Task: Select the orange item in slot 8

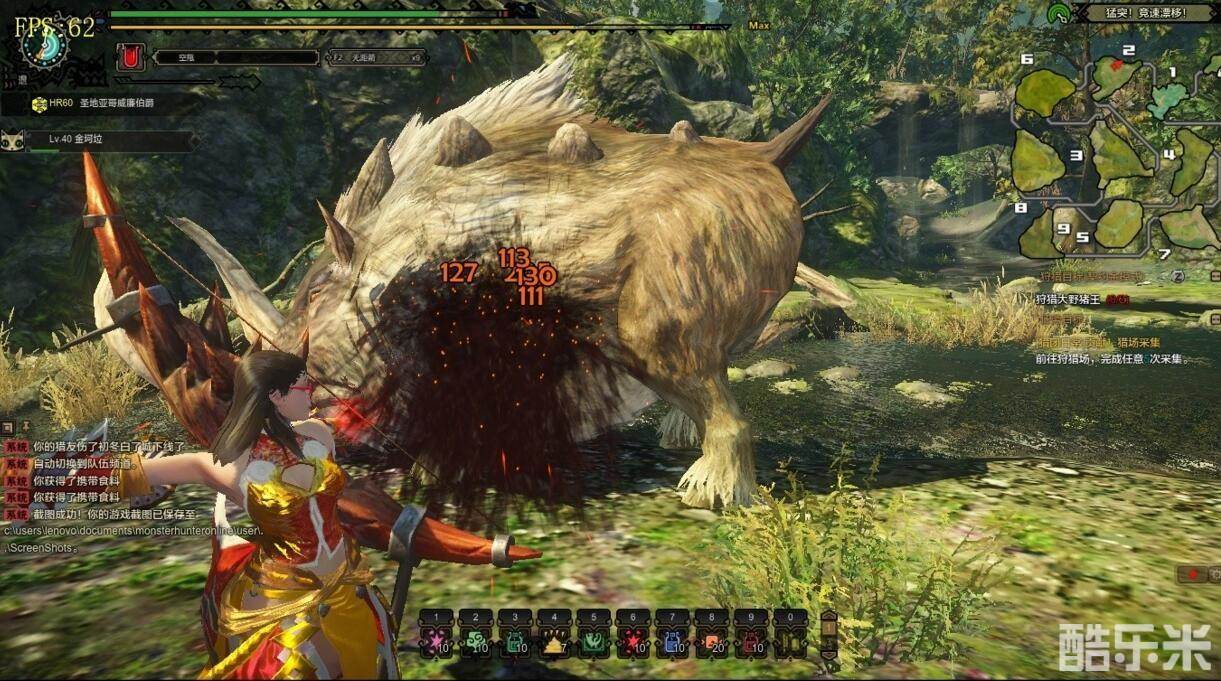Action: click(x=711, y=641)
